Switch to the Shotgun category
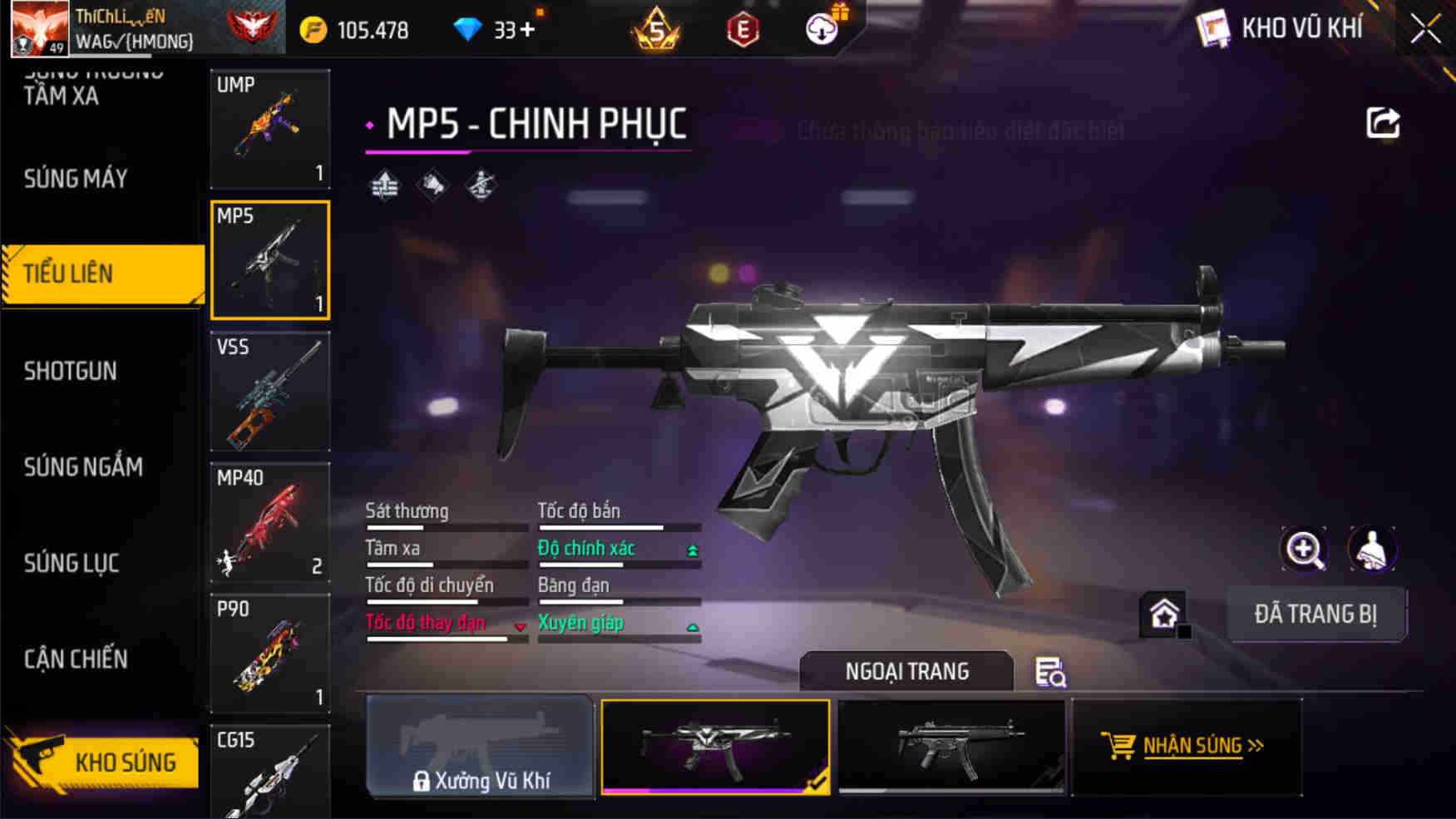The image size is (1456, 819). pyautogui.click(x=71, y=371)
